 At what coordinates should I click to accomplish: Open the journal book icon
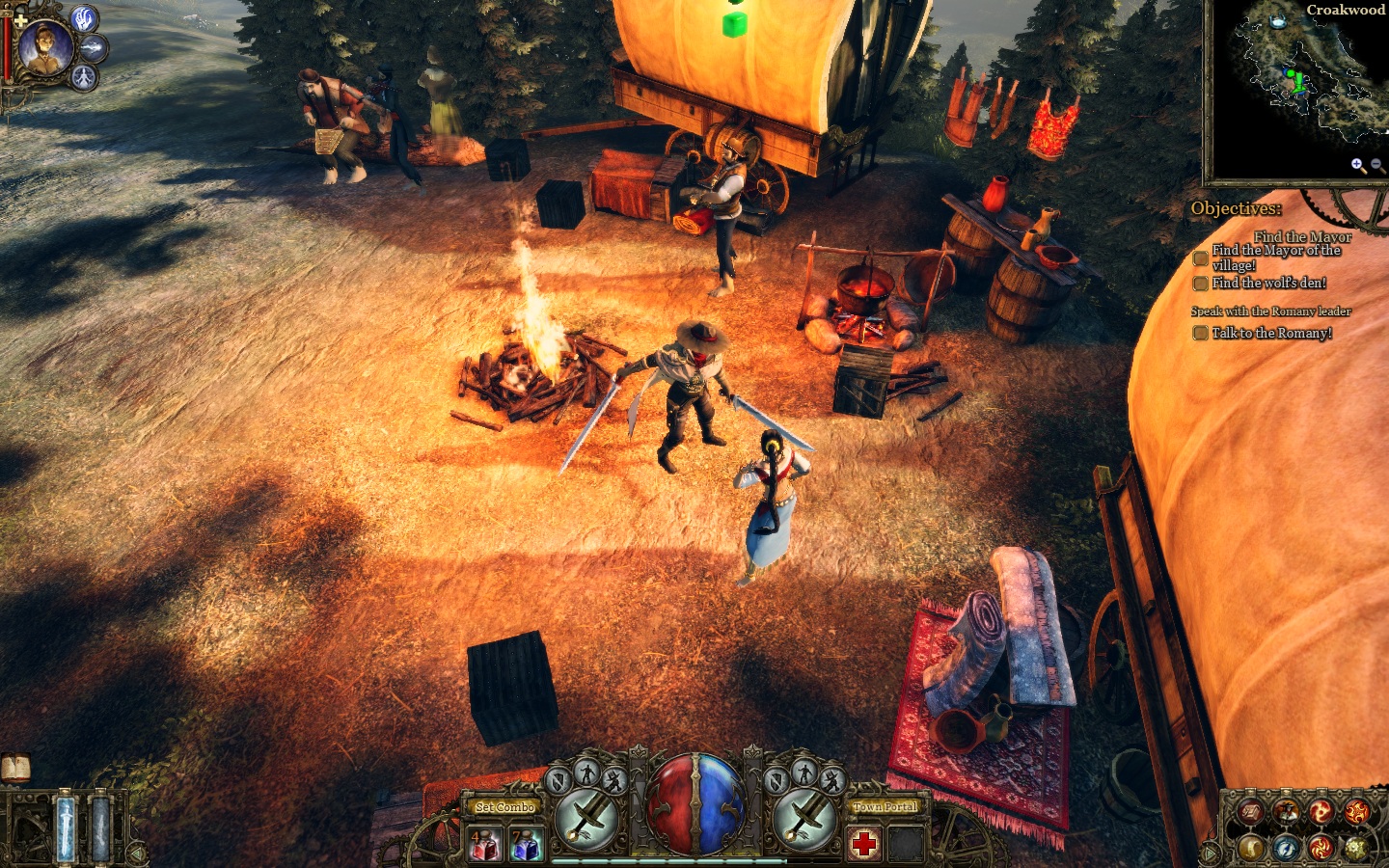pyautogui.click(x=15, y=768)
